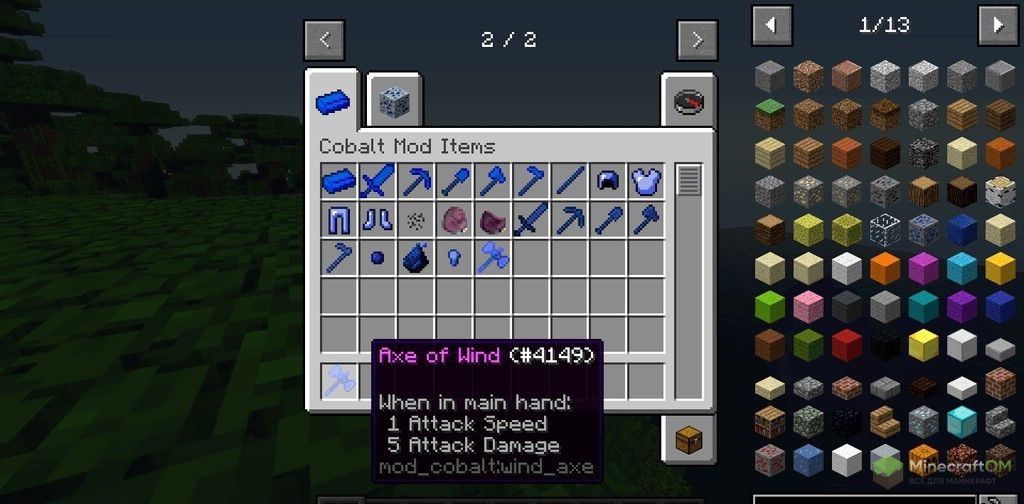Go to next item list page

point(997,24)
